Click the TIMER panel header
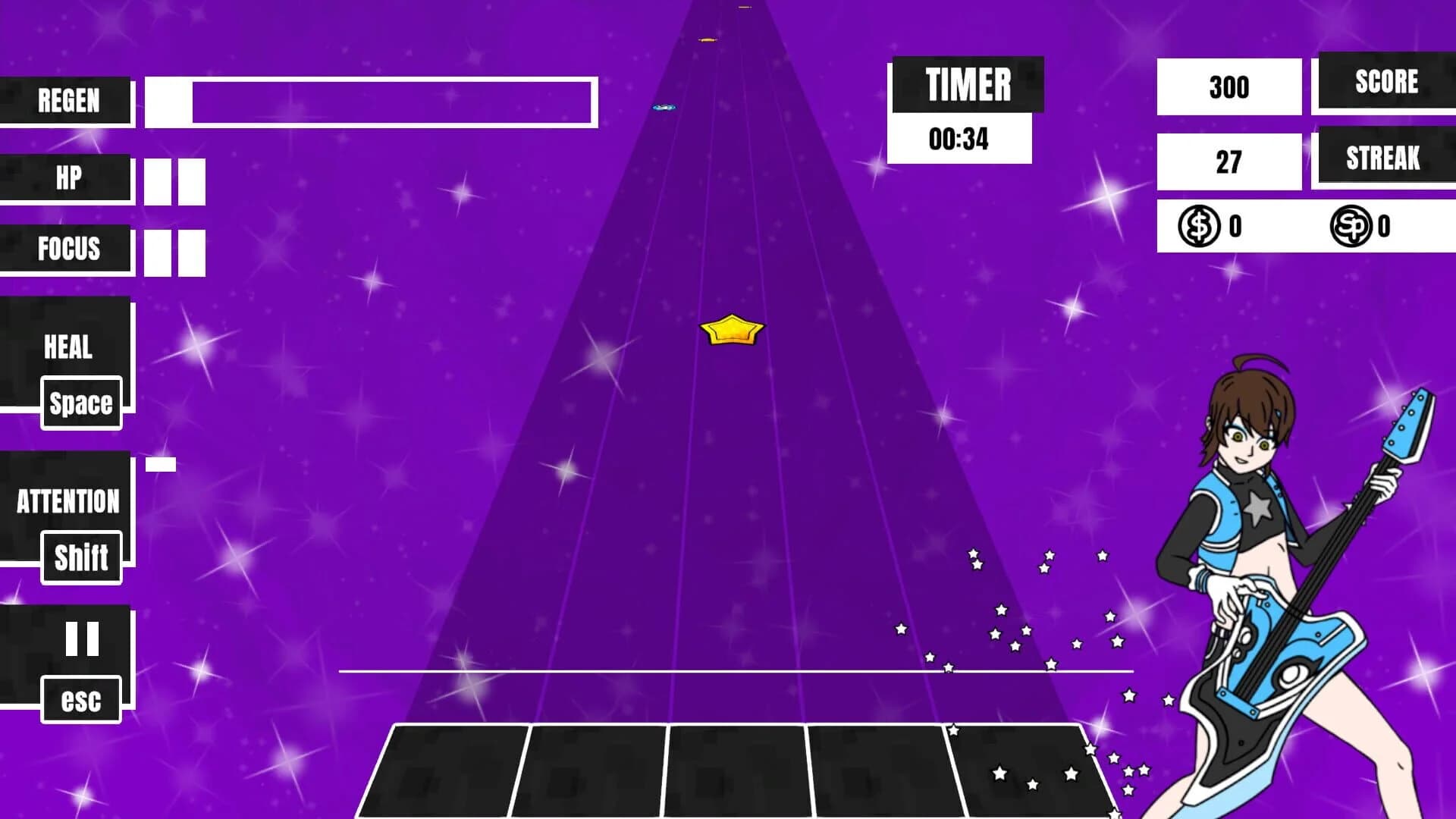1456x819 pixels. (968, 83)
